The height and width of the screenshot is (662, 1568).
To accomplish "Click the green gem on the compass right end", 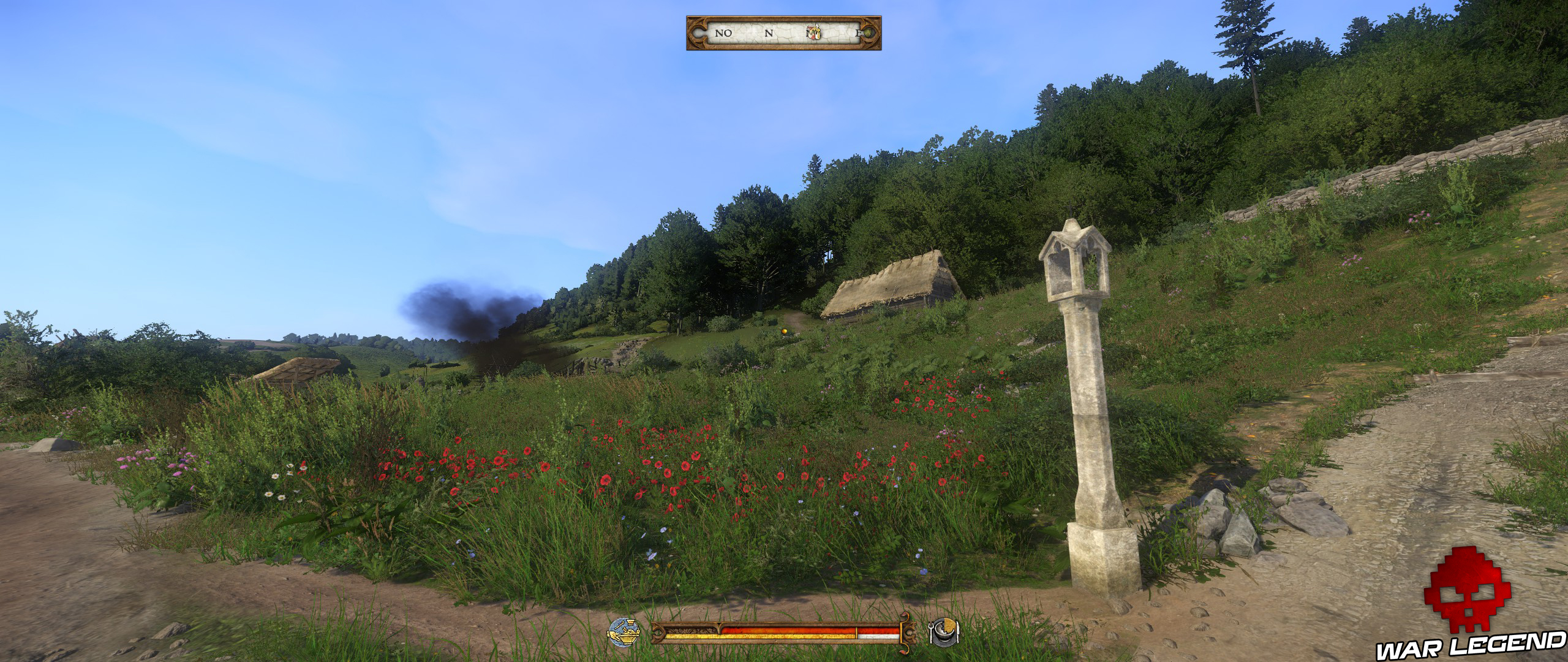I will (x=869, y=34).
